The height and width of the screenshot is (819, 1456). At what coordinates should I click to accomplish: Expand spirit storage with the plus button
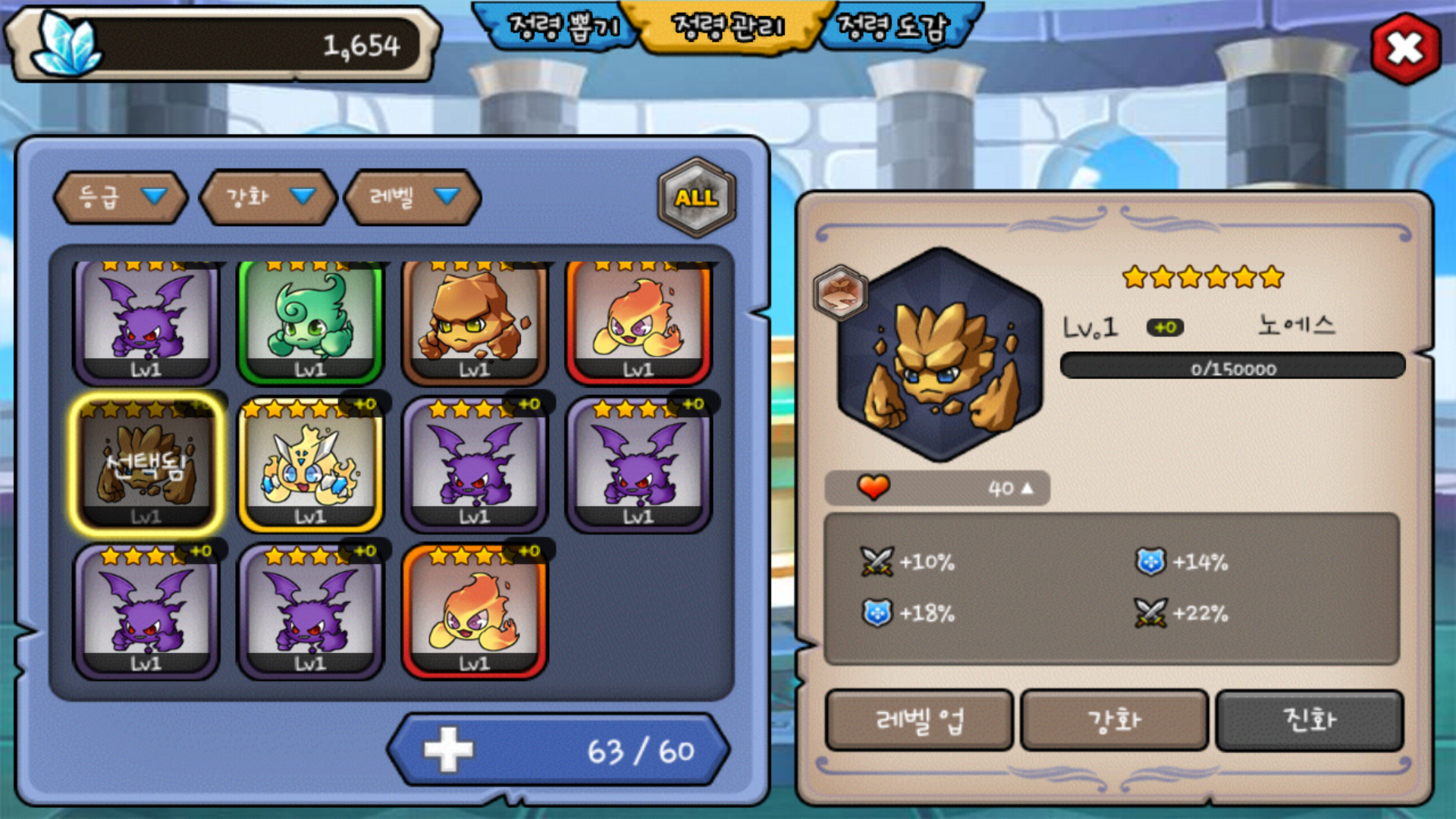tap(448, 750)
